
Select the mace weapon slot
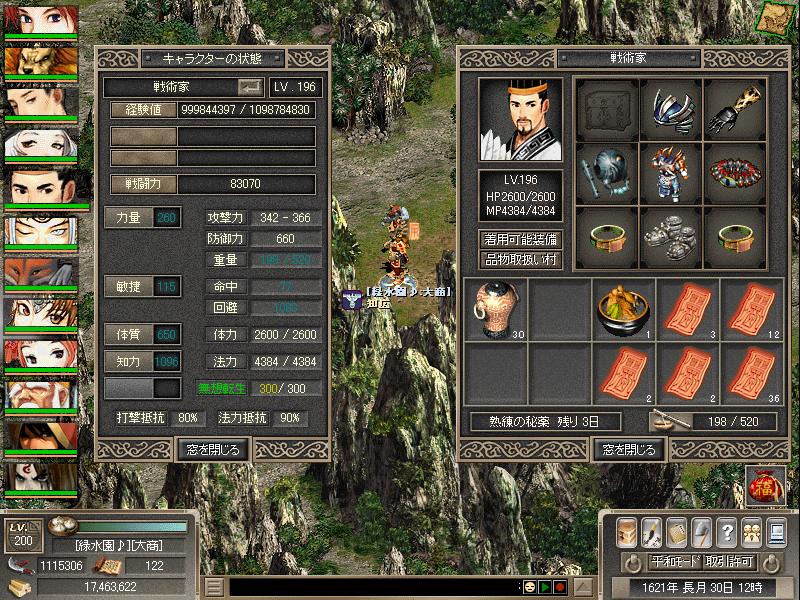point(607,173)
